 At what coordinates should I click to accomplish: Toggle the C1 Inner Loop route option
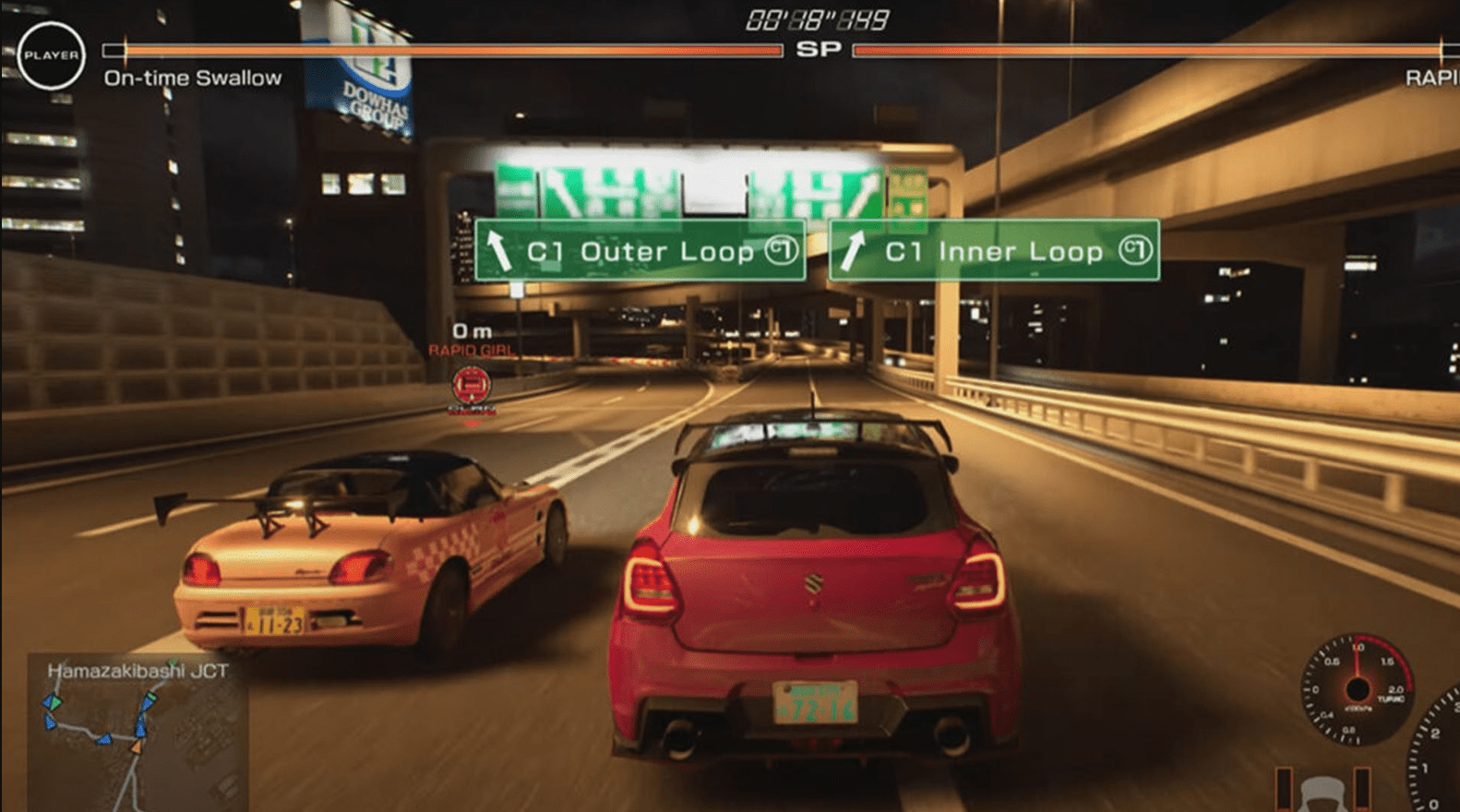click(x=994, y=251)
